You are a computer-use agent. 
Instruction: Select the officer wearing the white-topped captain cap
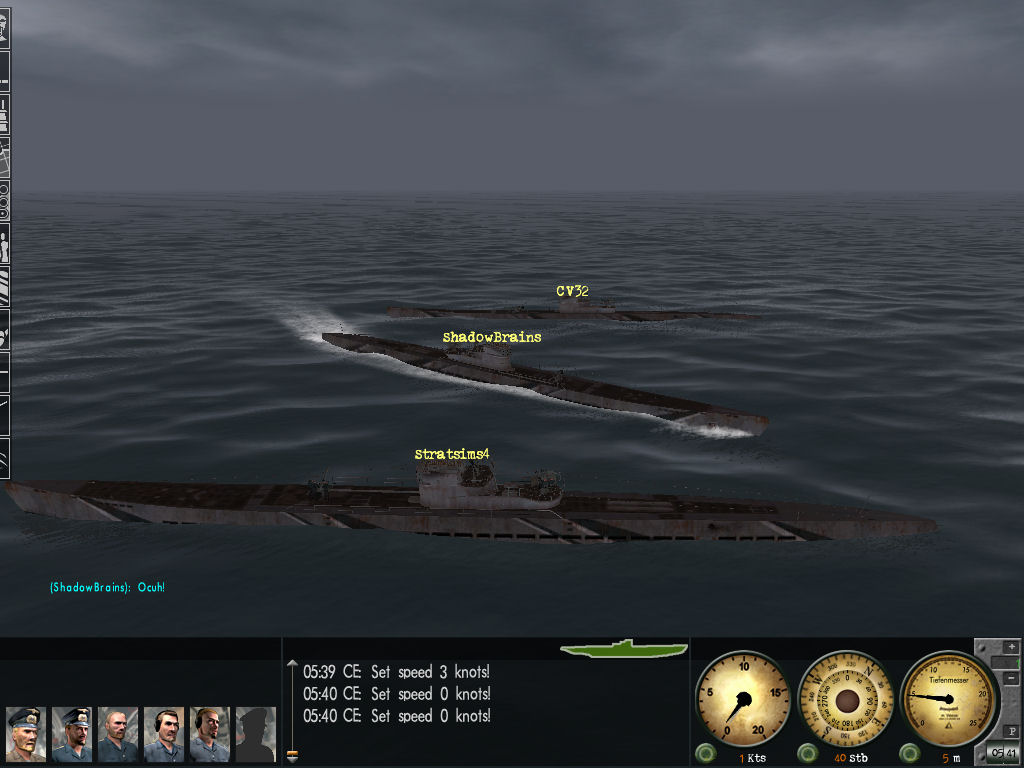click(25, 734)
